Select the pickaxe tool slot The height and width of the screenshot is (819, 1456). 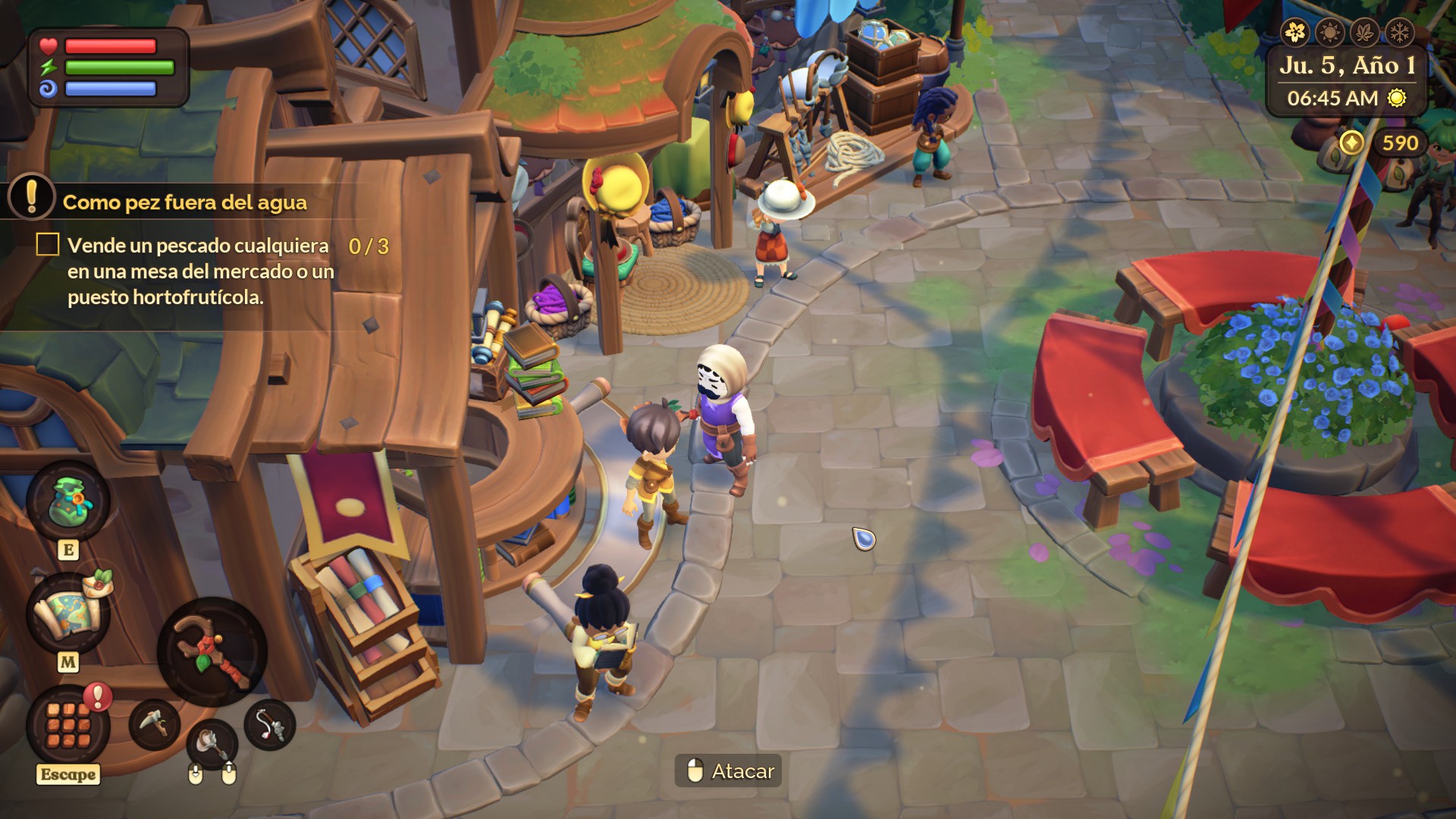[155, 724]
